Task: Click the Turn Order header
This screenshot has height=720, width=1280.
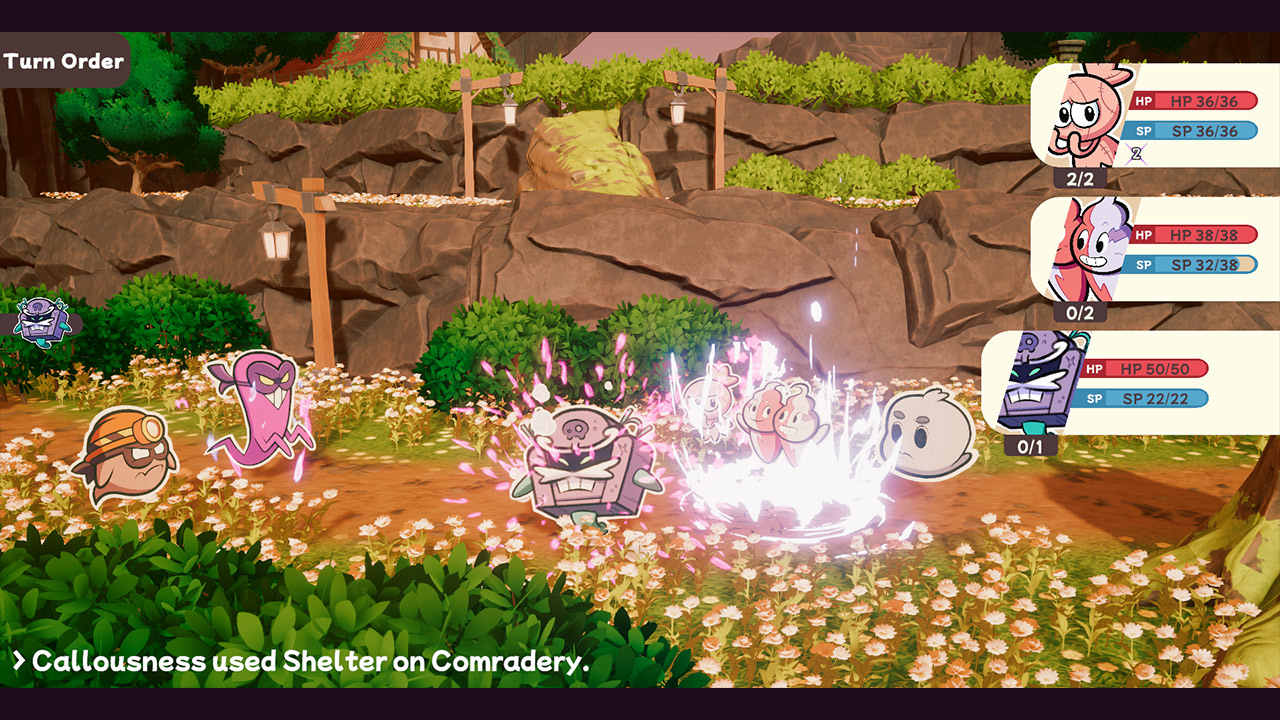Action: coord(64,60)
